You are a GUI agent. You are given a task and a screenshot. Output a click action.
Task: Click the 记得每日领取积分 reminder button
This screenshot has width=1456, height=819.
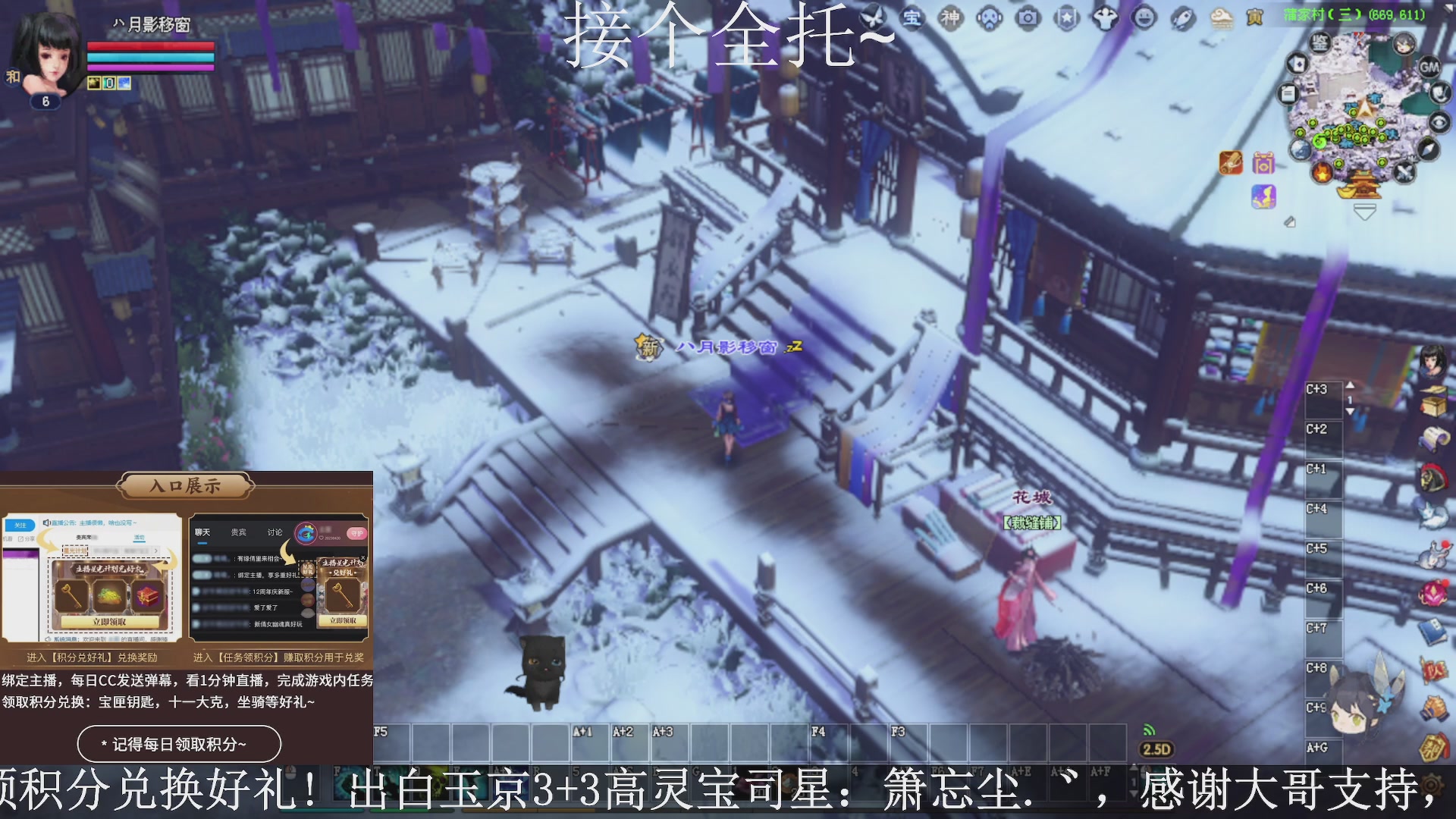click(180, 744)
